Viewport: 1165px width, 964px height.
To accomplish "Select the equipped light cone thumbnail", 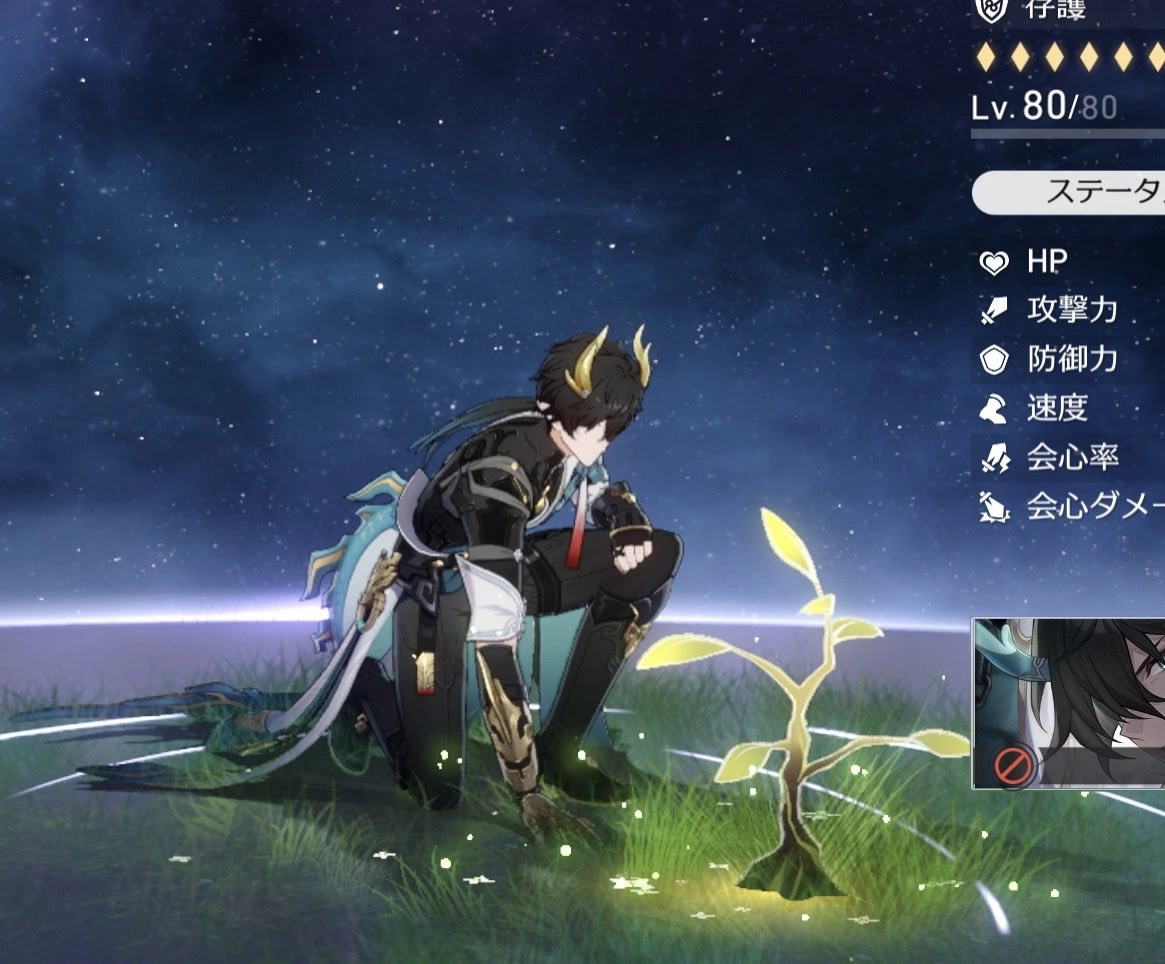I will [1069, 703].
